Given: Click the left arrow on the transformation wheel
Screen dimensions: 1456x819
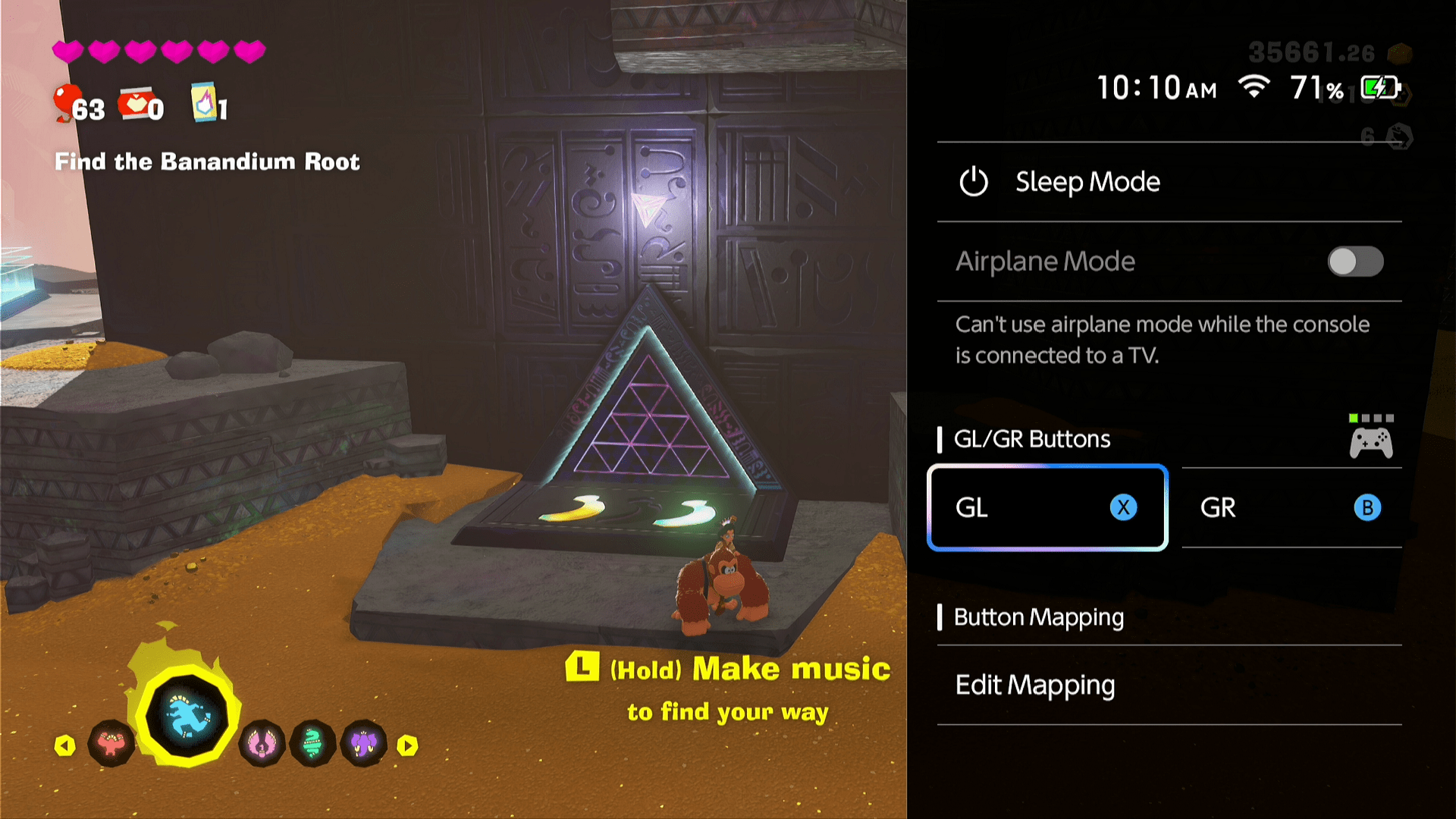Looking at the screenshot, I should click(67, 745).
